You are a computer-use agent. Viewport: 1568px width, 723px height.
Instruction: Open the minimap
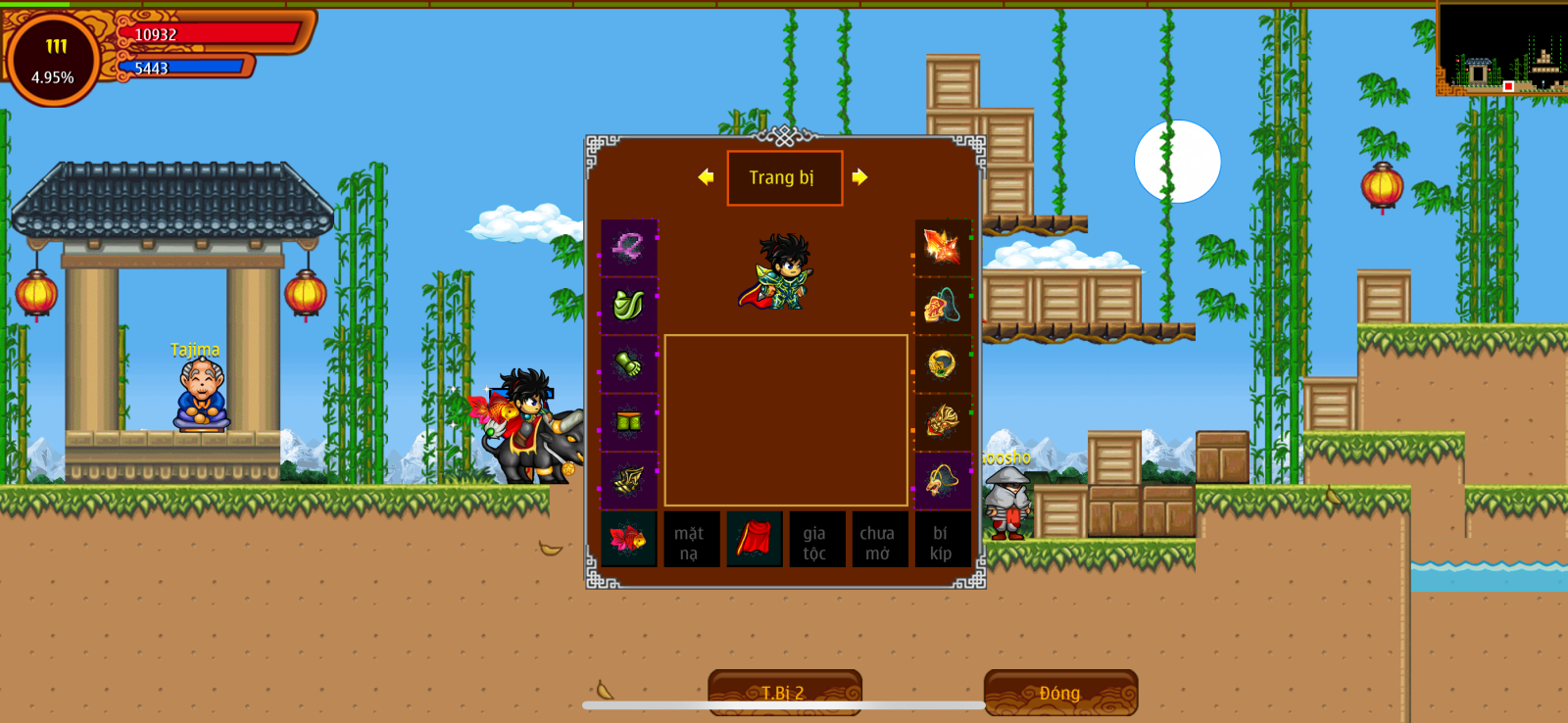[x=1501, y=49]
